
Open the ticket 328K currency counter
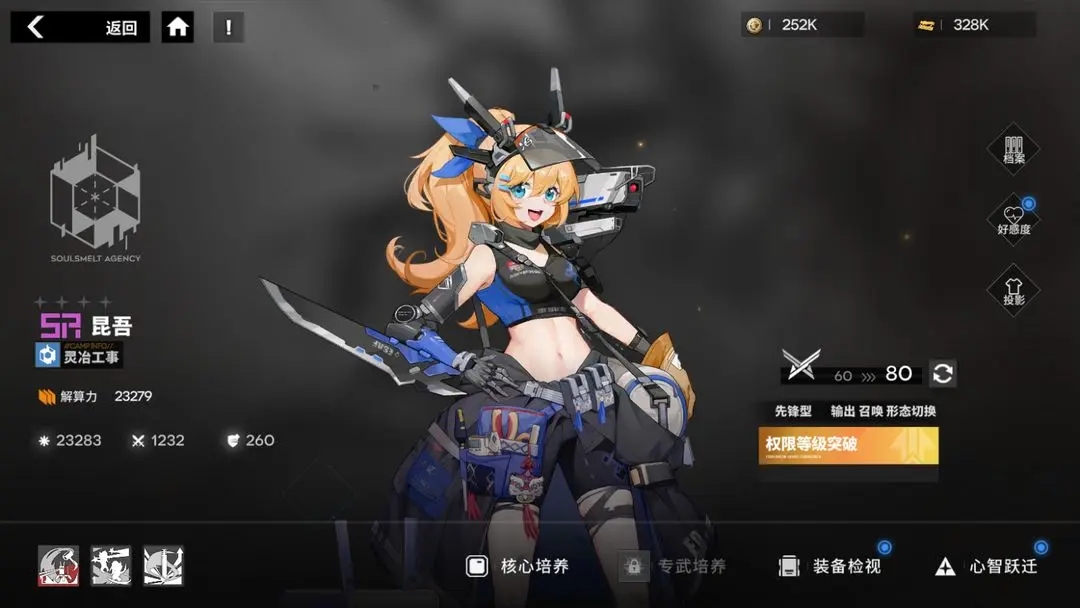[x=975, y=25]
